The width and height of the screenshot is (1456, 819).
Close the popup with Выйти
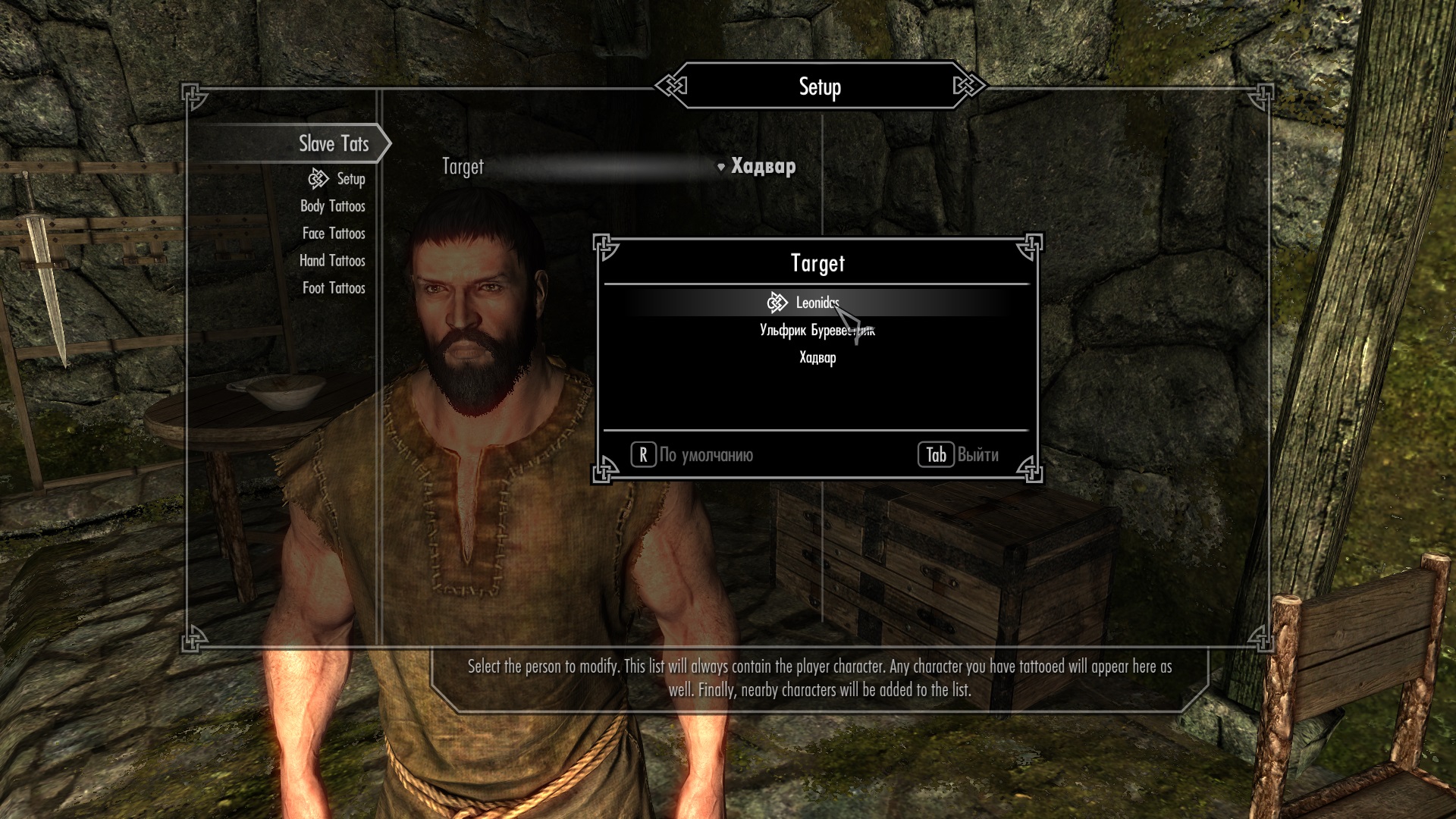point(959,455)
